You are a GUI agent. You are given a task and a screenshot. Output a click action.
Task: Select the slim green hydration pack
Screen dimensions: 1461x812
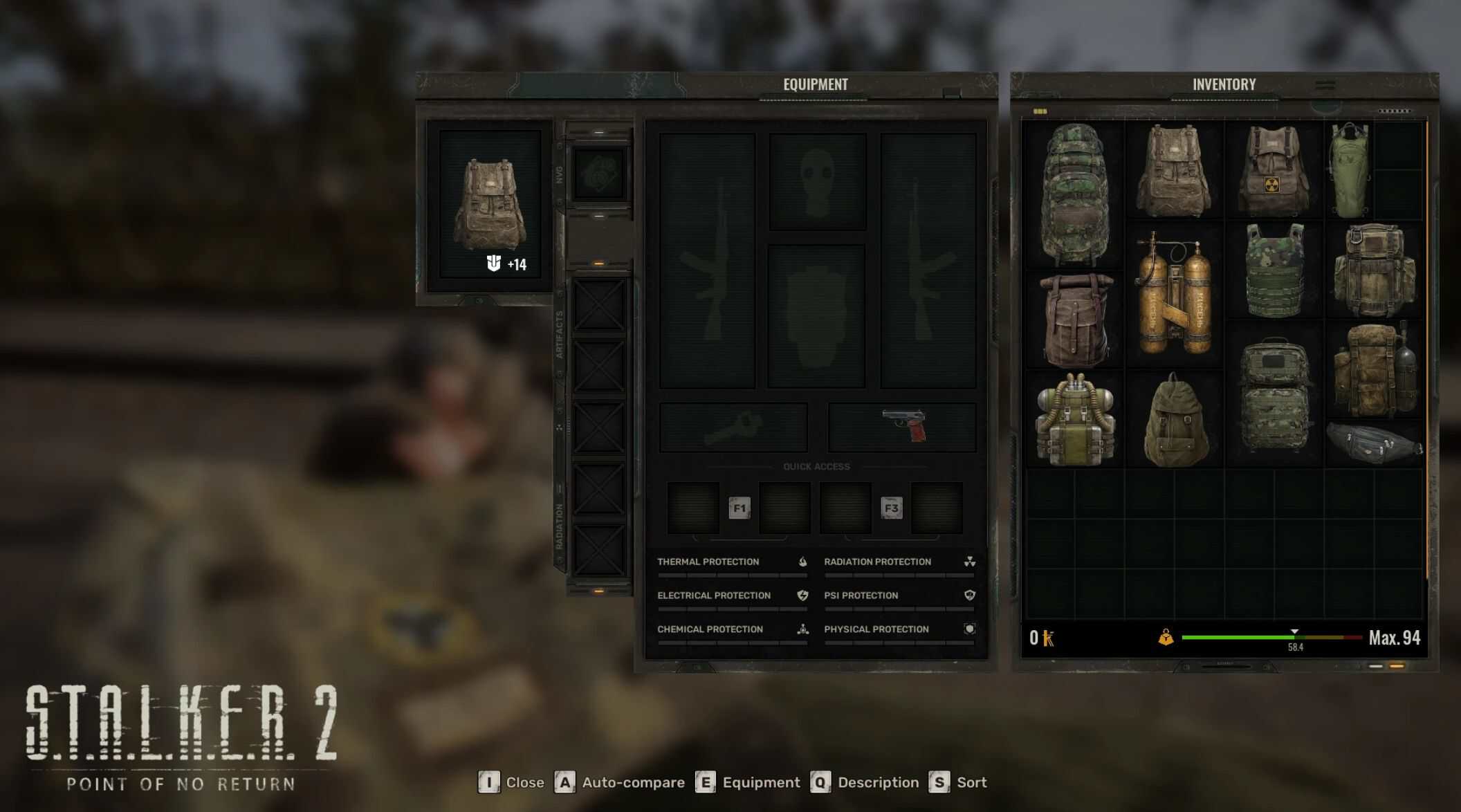tap(1348, 169)
